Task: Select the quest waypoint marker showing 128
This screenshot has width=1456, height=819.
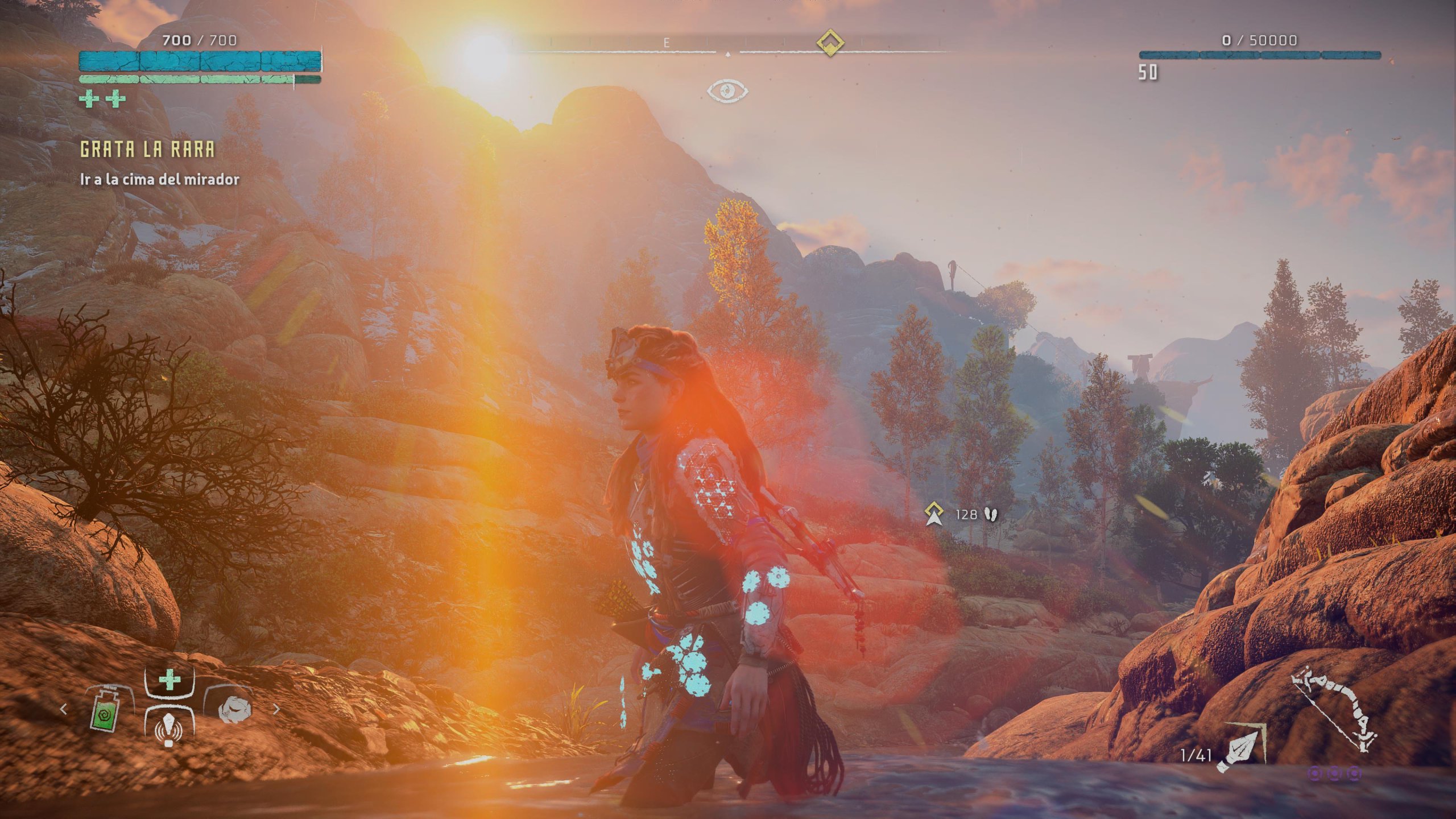Action: point(932,513)
